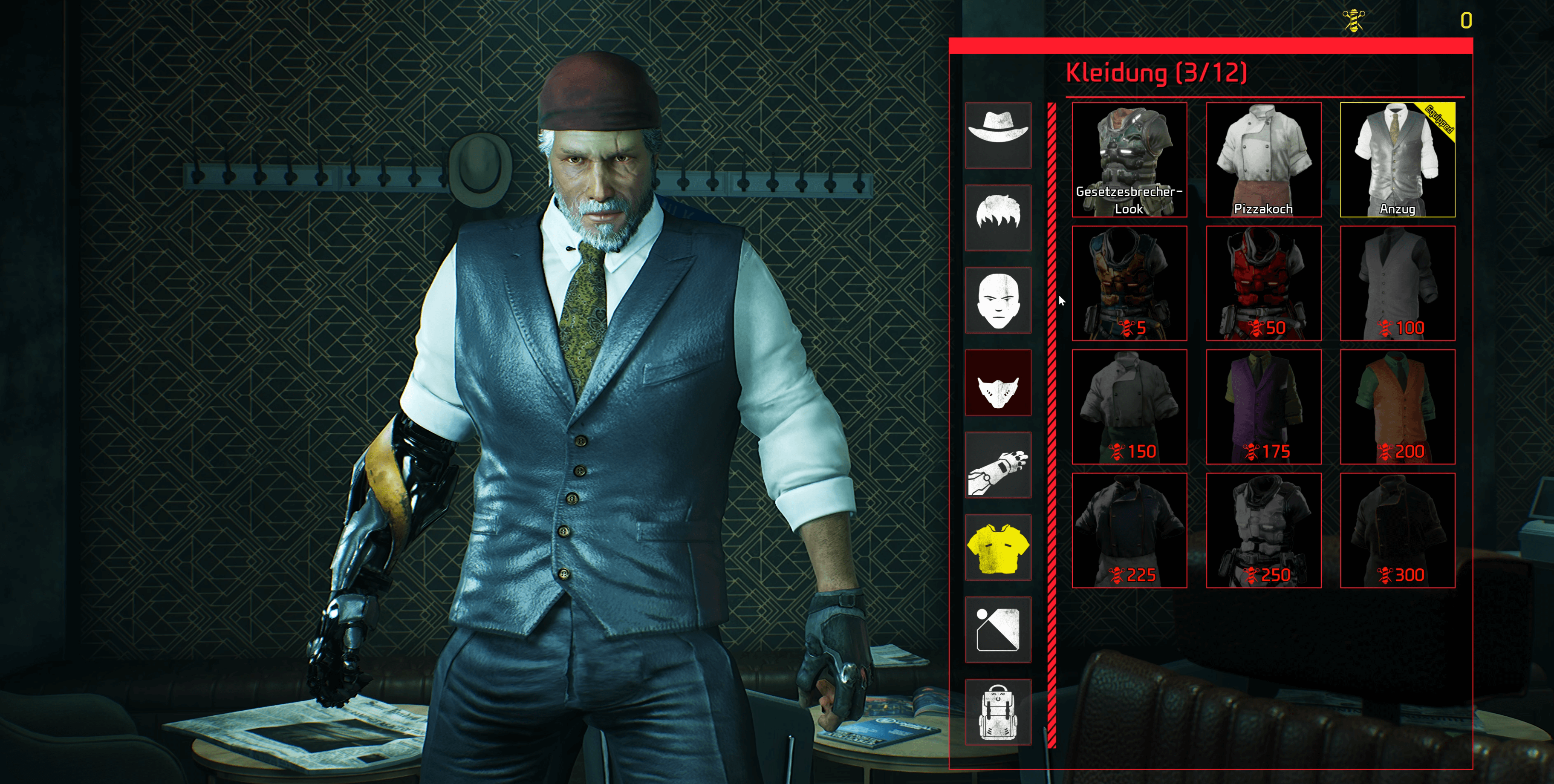The height and width of the screenshot is (784, 1554).
Task: Open the black-and-white skin pattern category
Action: tap(998, 630)
